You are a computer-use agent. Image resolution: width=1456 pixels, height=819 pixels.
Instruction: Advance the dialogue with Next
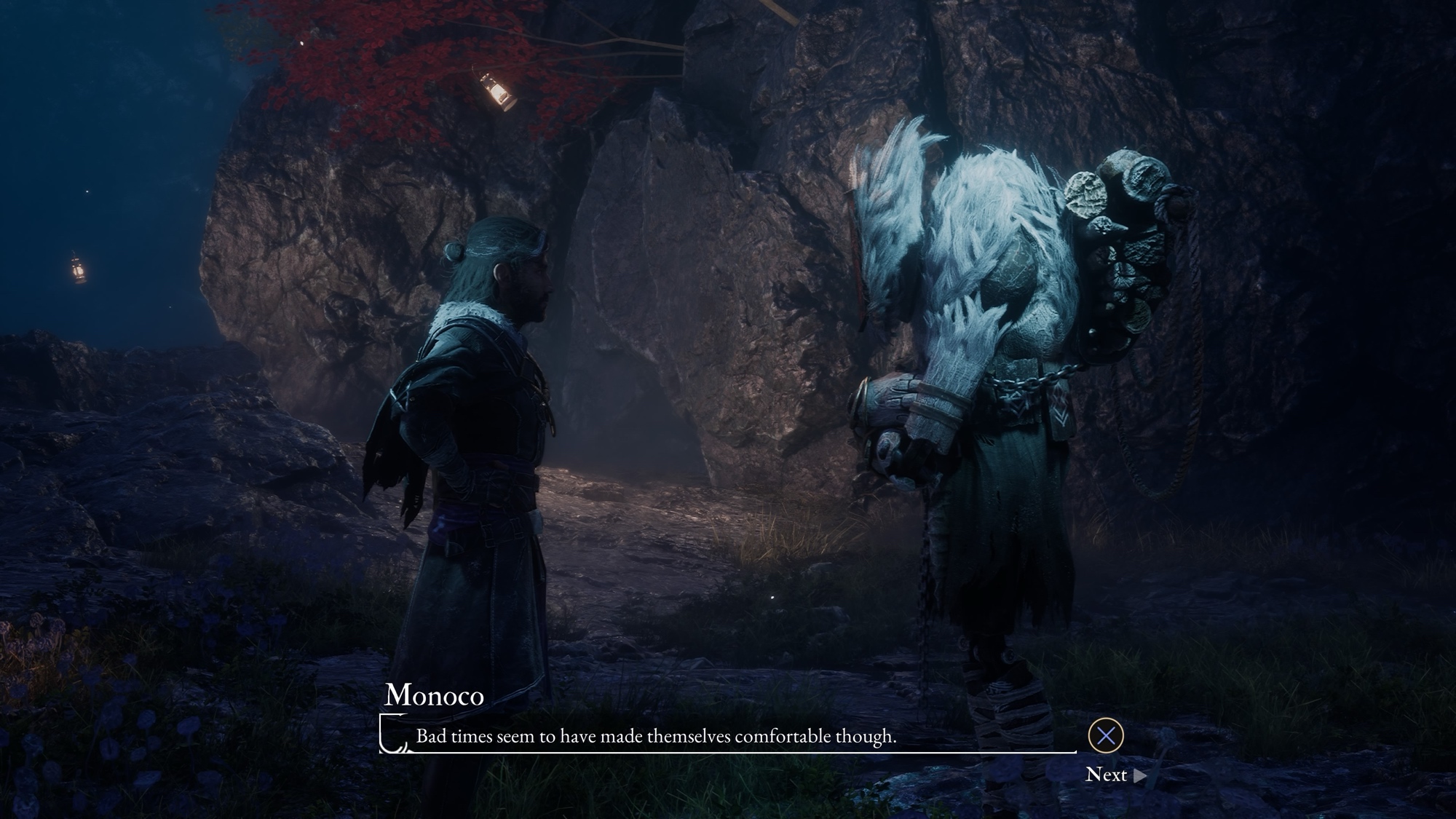(1115, 775)
